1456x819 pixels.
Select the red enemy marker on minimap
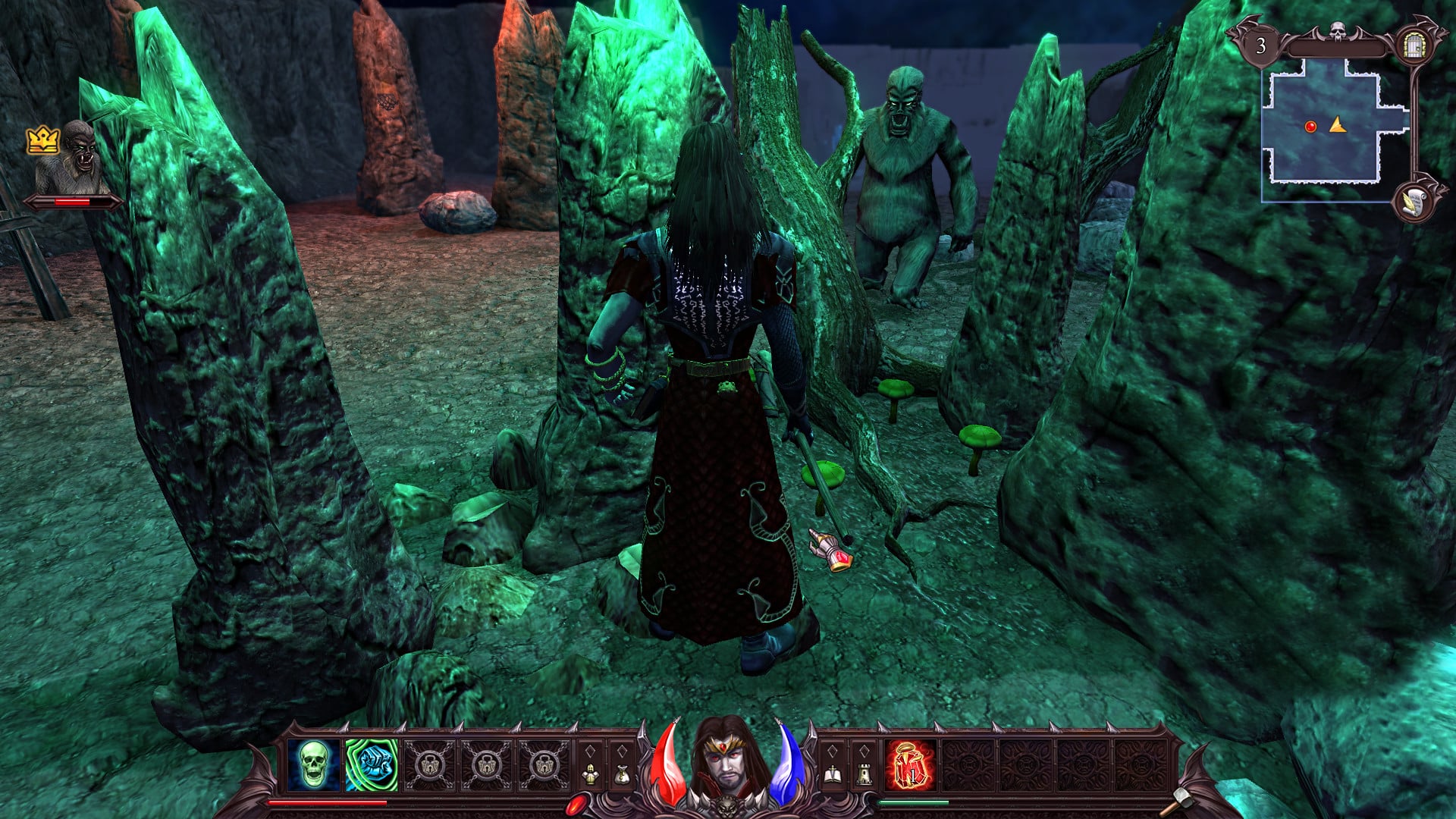click(1310, 127)
